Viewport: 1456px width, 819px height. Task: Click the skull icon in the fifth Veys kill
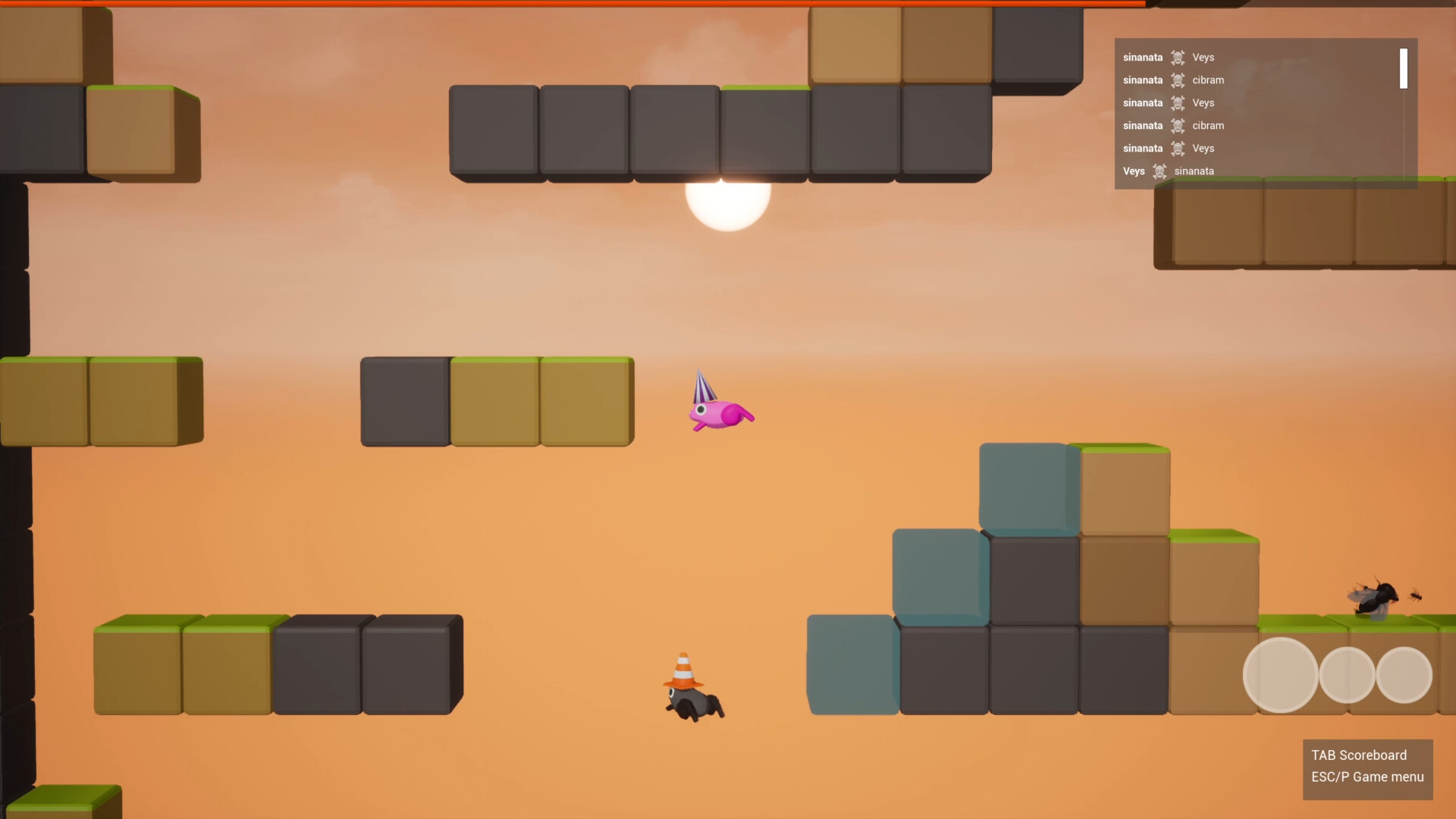tap(1178, 148)
